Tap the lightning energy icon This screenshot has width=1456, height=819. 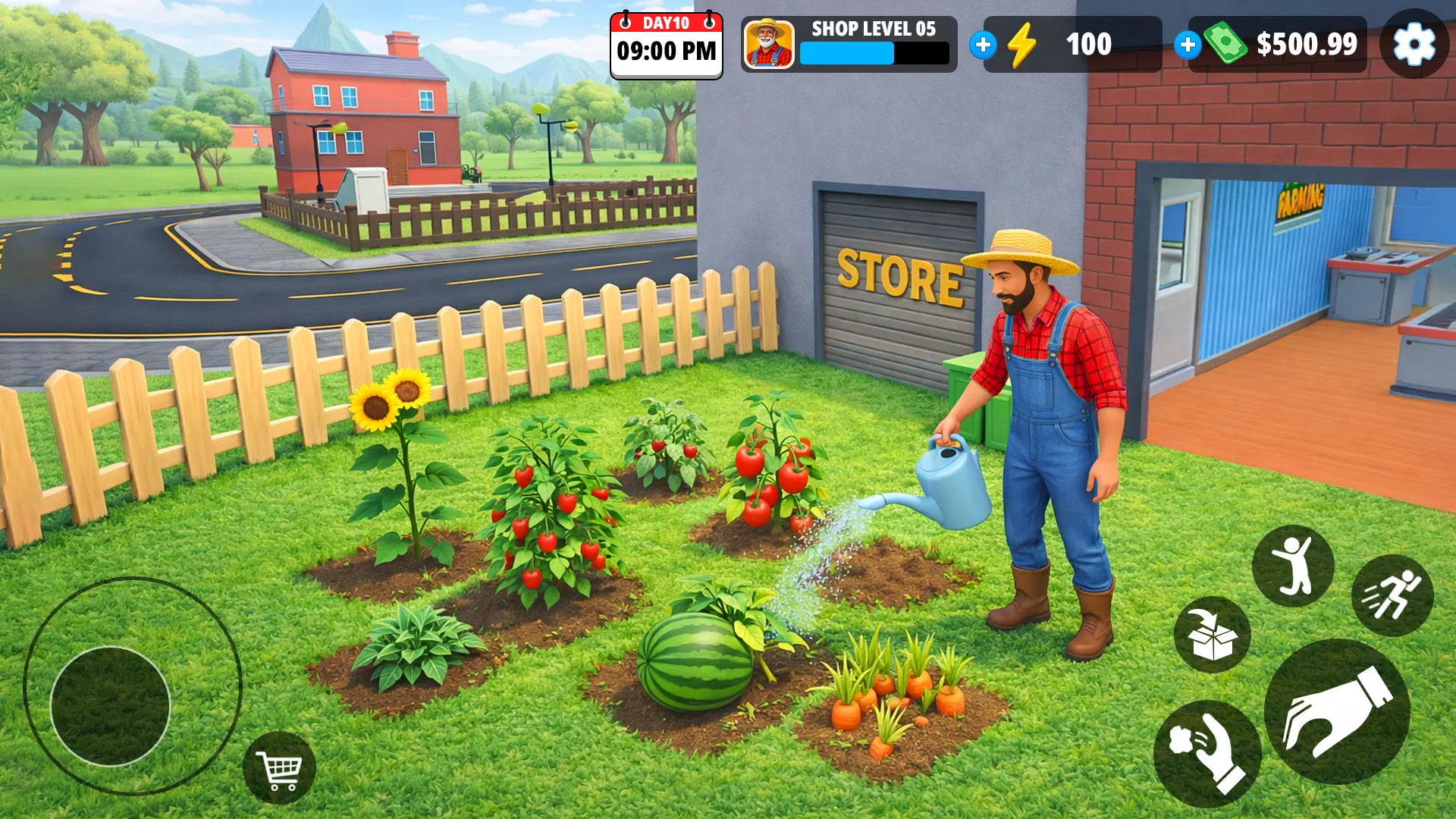(1023, 45)
